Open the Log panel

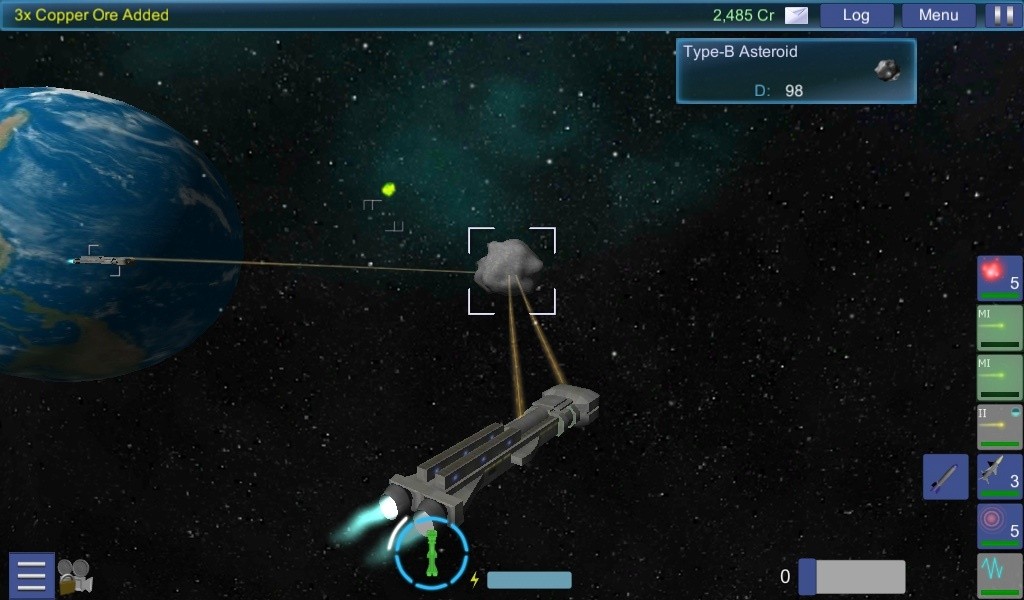pos(856,15)
